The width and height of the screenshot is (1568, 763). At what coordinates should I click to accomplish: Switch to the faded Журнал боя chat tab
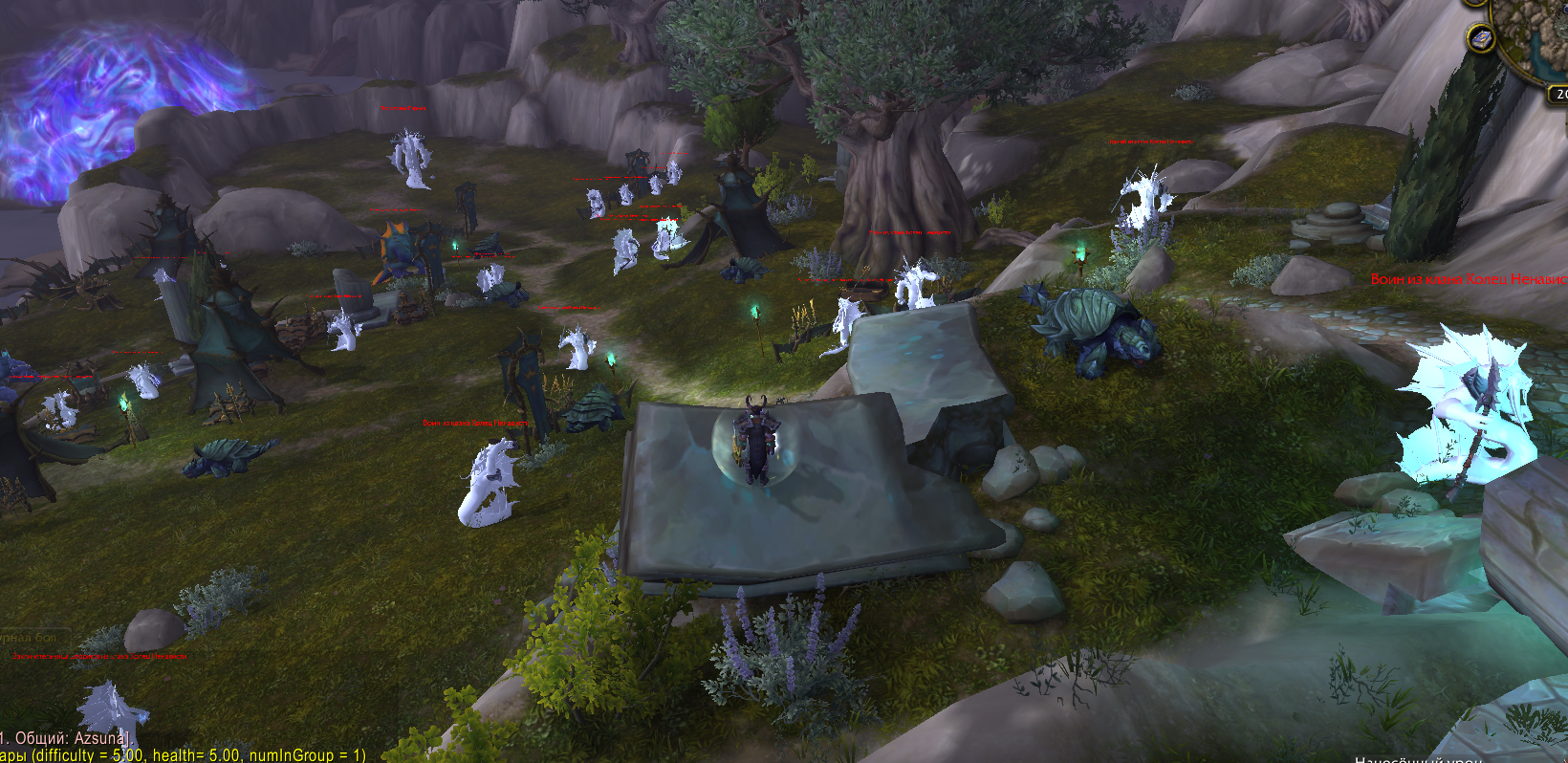(29, 637)
